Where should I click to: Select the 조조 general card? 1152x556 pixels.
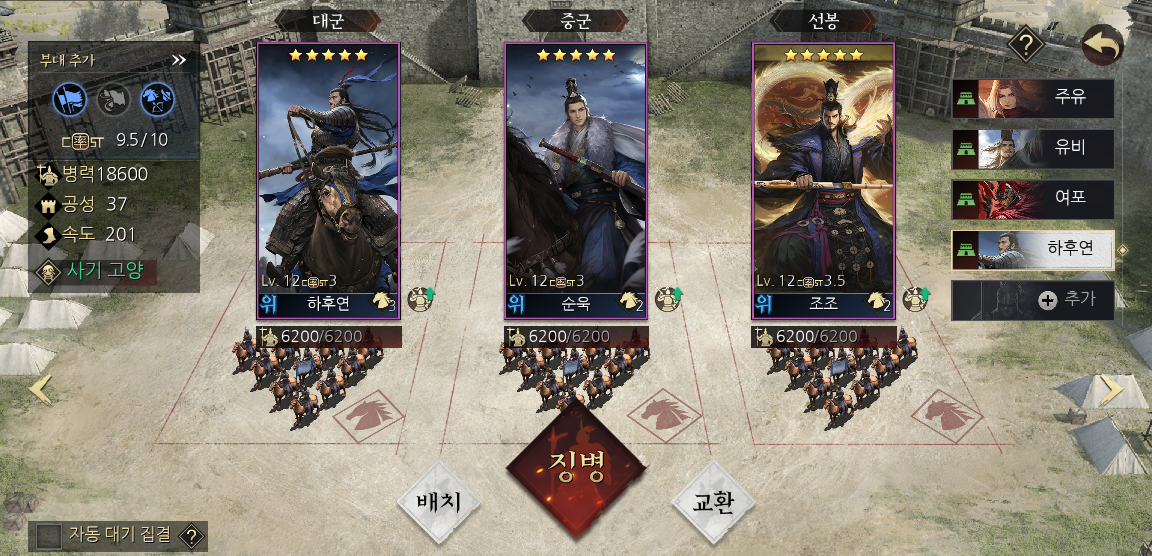(823, 180)
